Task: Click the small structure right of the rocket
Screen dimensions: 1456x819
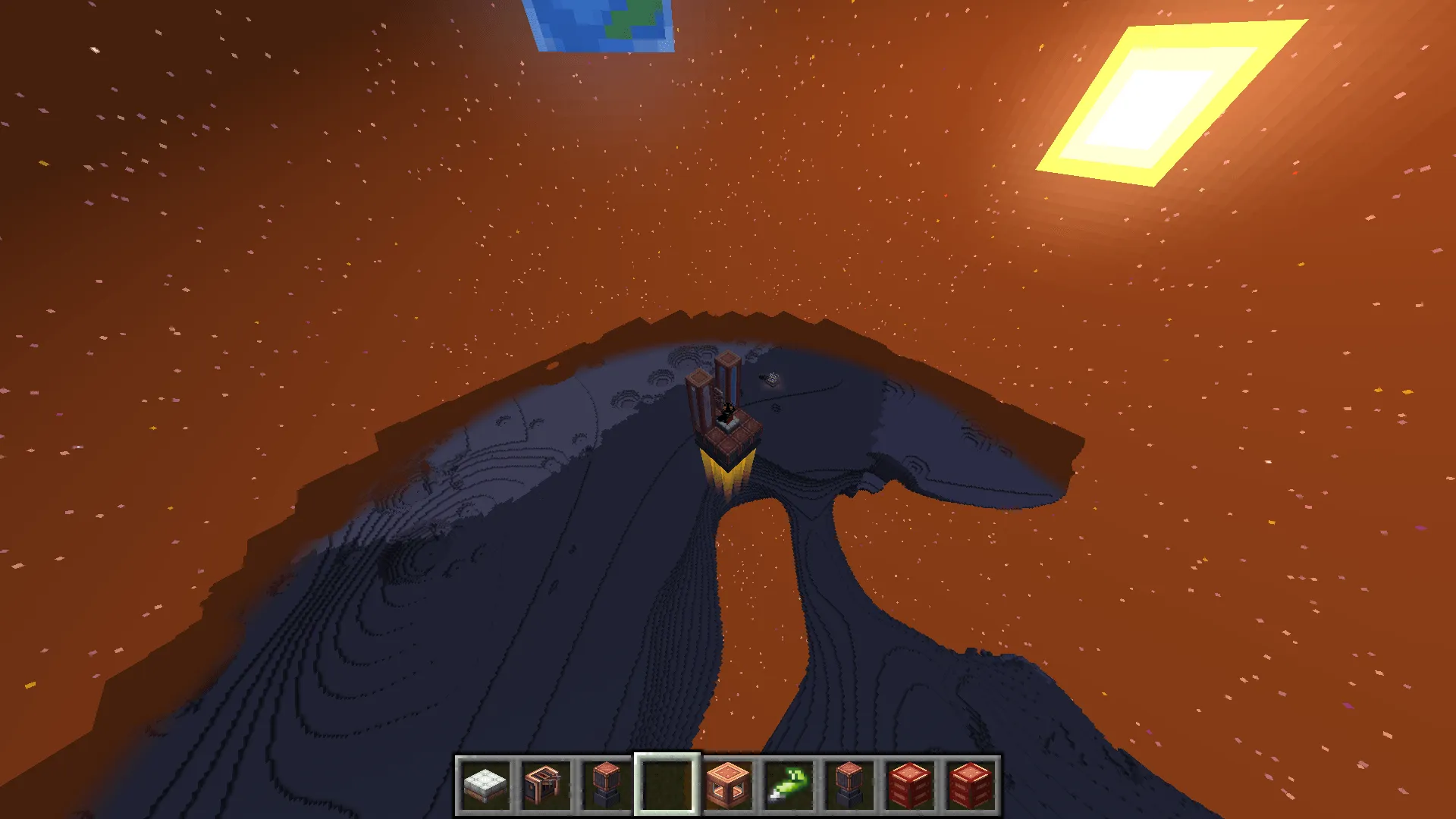Action: pyautogui.click(x=772, y=379)
